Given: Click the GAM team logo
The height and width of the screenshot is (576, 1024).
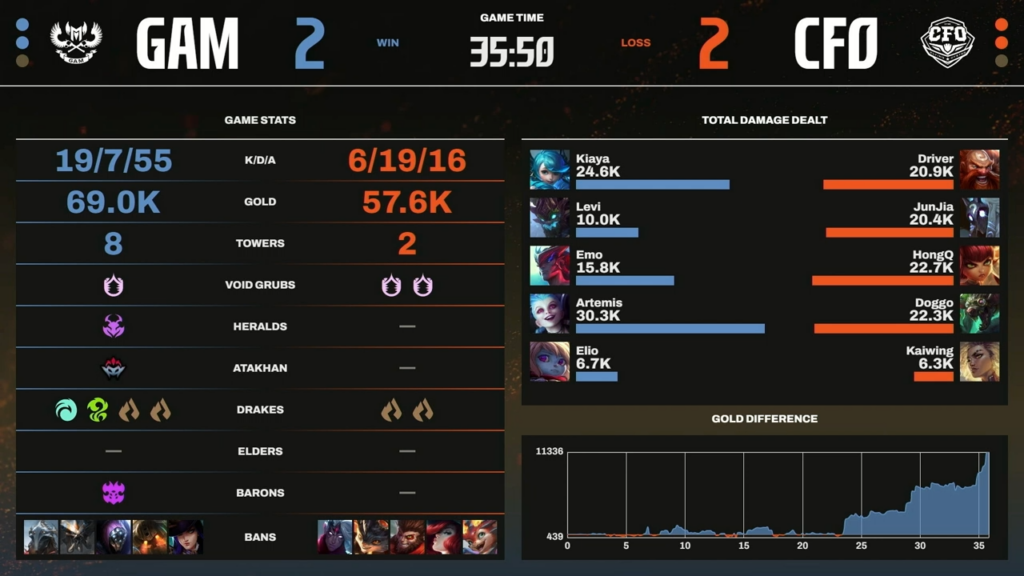Looking at the screenshot, I should coord(75,43).
